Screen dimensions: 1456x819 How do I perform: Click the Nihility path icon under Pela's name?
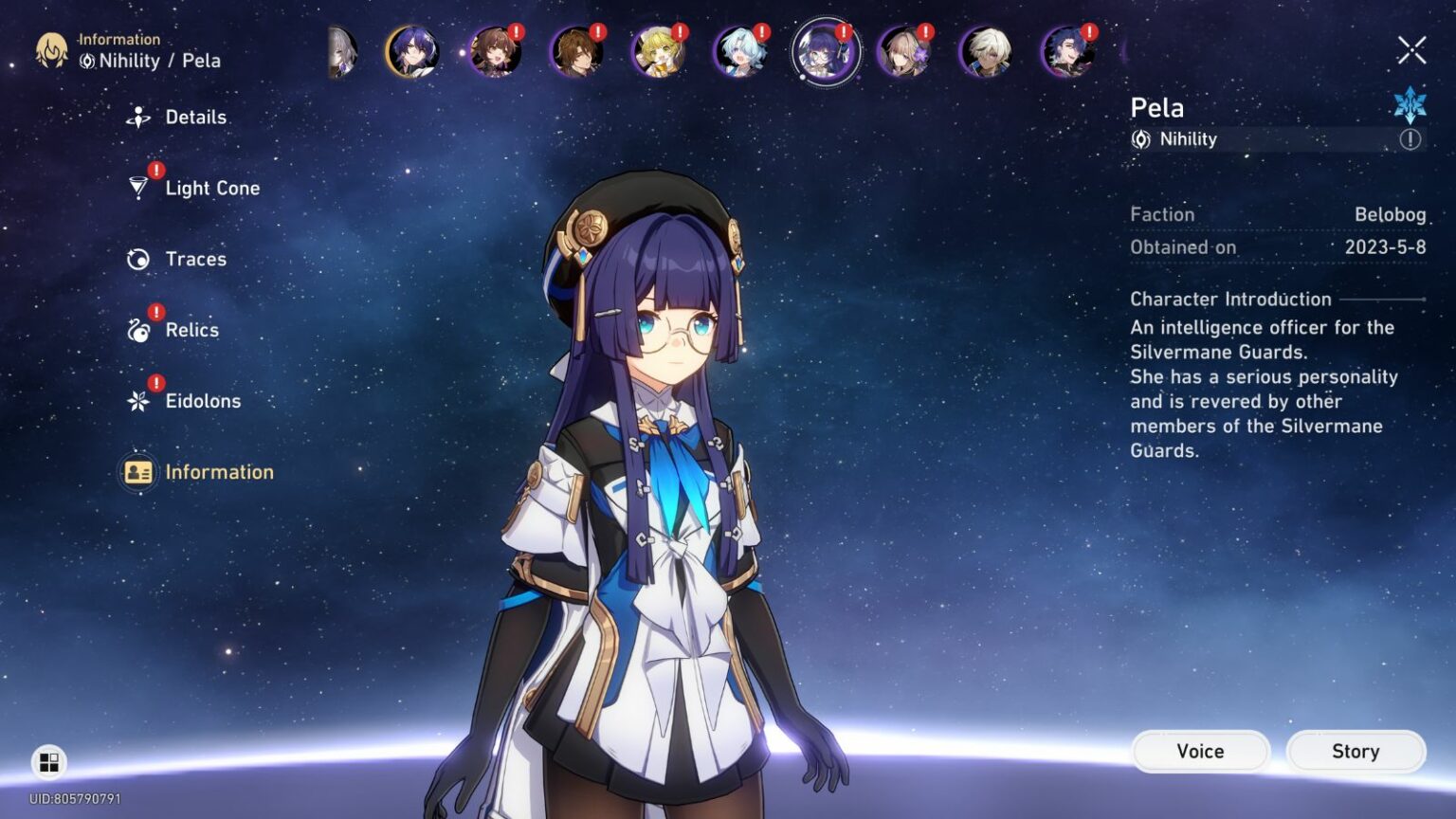coord(1140,139)
